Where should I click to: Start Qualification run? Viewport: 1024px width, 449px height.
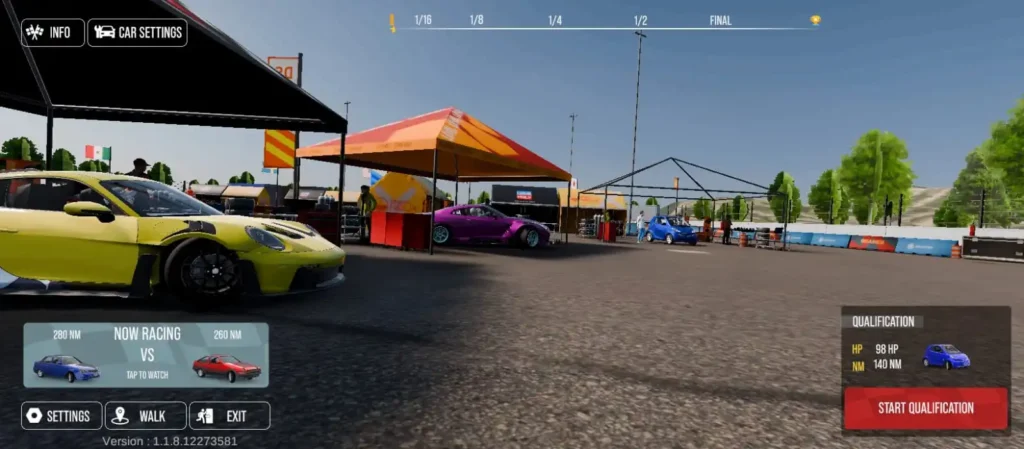925,408
